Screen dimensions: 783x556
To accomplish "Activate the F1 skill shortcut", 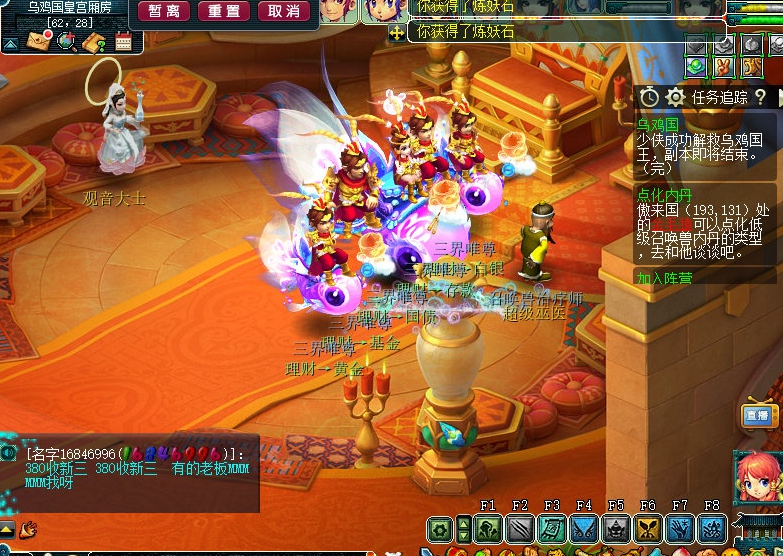I will (x=488, y=529).
